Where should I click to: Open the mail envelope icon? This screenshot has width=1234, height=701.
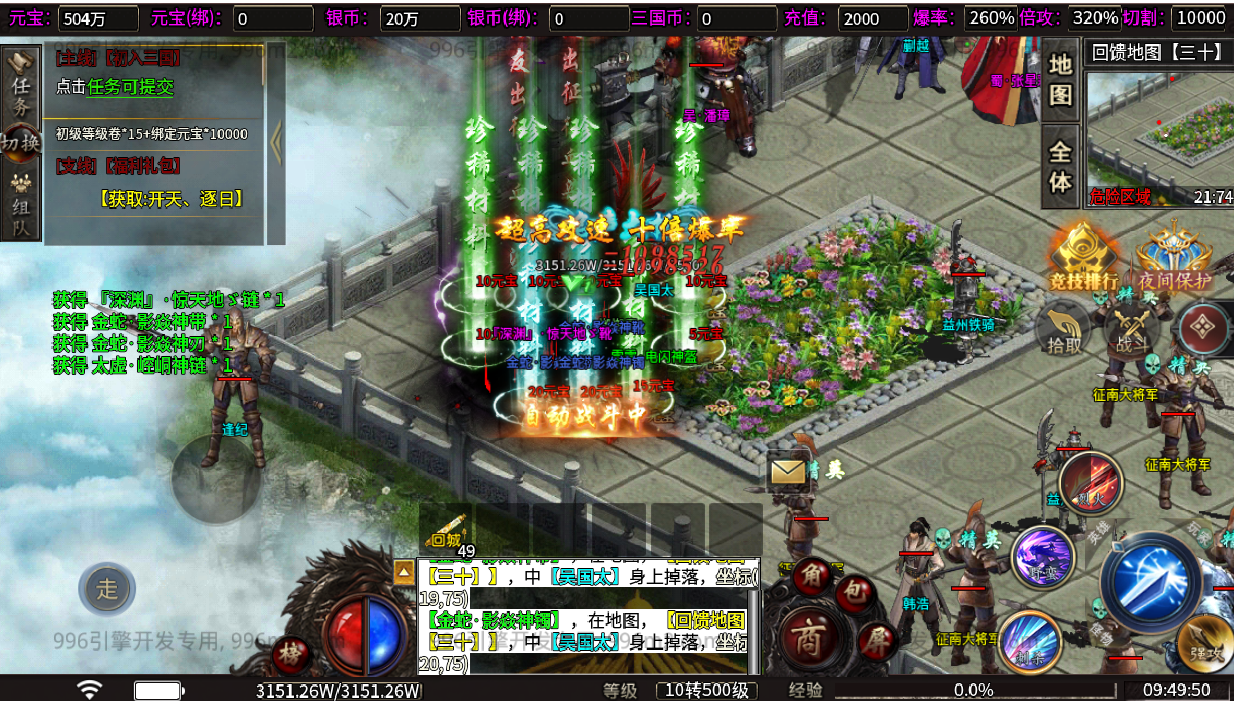[788, 469]
